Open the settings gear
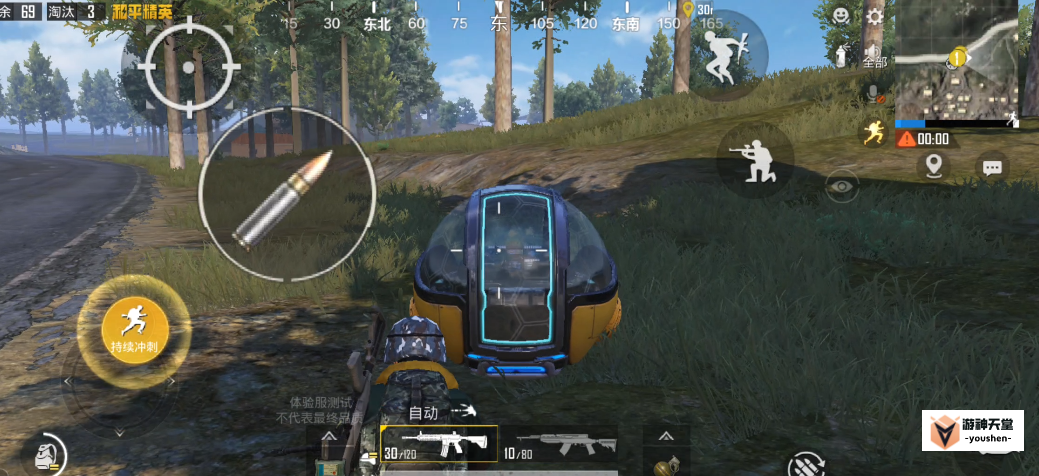The image size is (1039, 476). (875, 16)
